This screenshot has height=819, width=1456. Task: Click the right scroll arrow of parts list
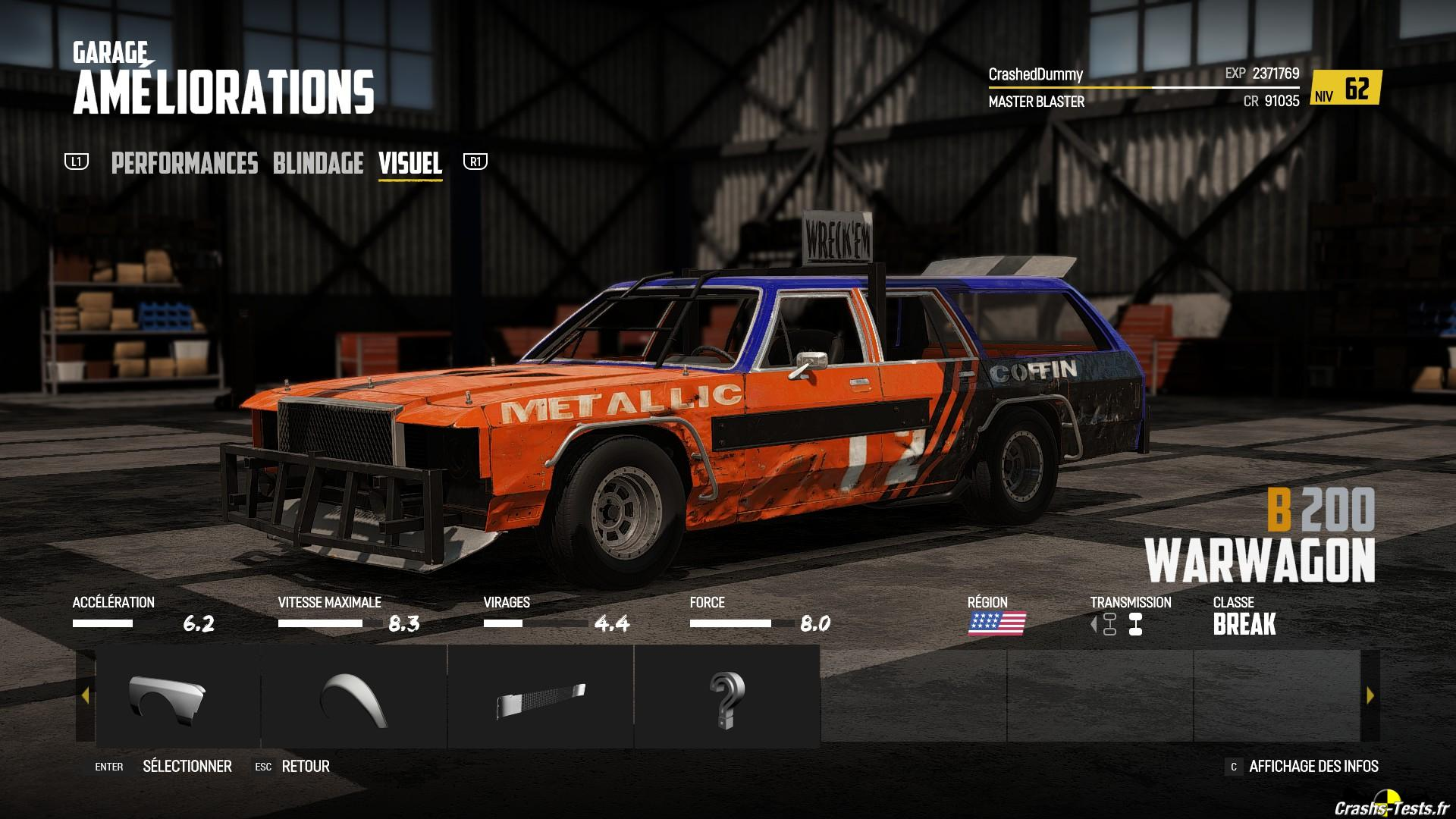pyautogui.click(x=1370, y=695)
